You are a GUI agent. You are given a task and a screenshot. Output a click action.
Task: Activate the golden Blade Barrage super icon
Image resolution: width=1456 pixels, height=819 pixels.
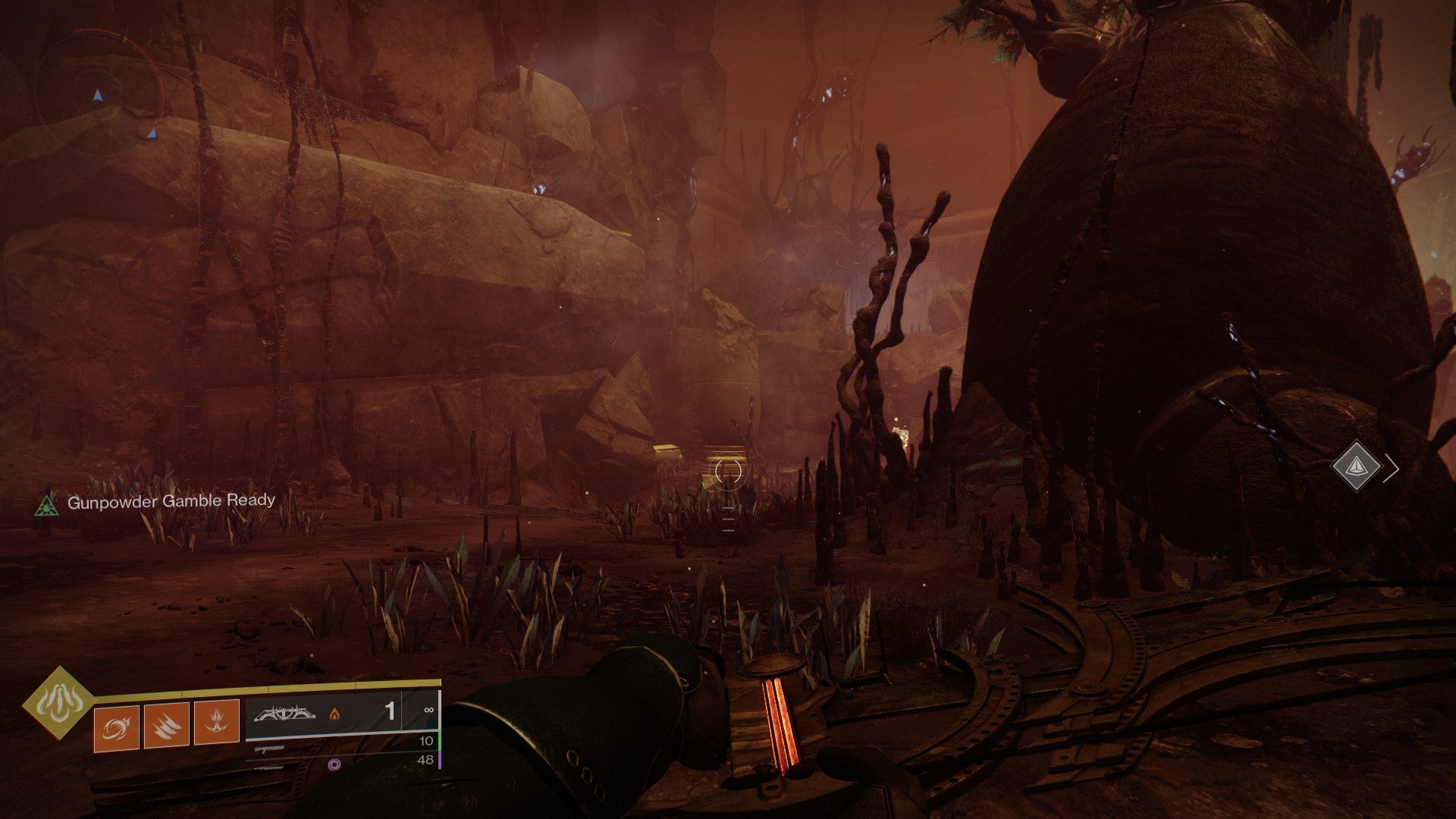[59, 703]
